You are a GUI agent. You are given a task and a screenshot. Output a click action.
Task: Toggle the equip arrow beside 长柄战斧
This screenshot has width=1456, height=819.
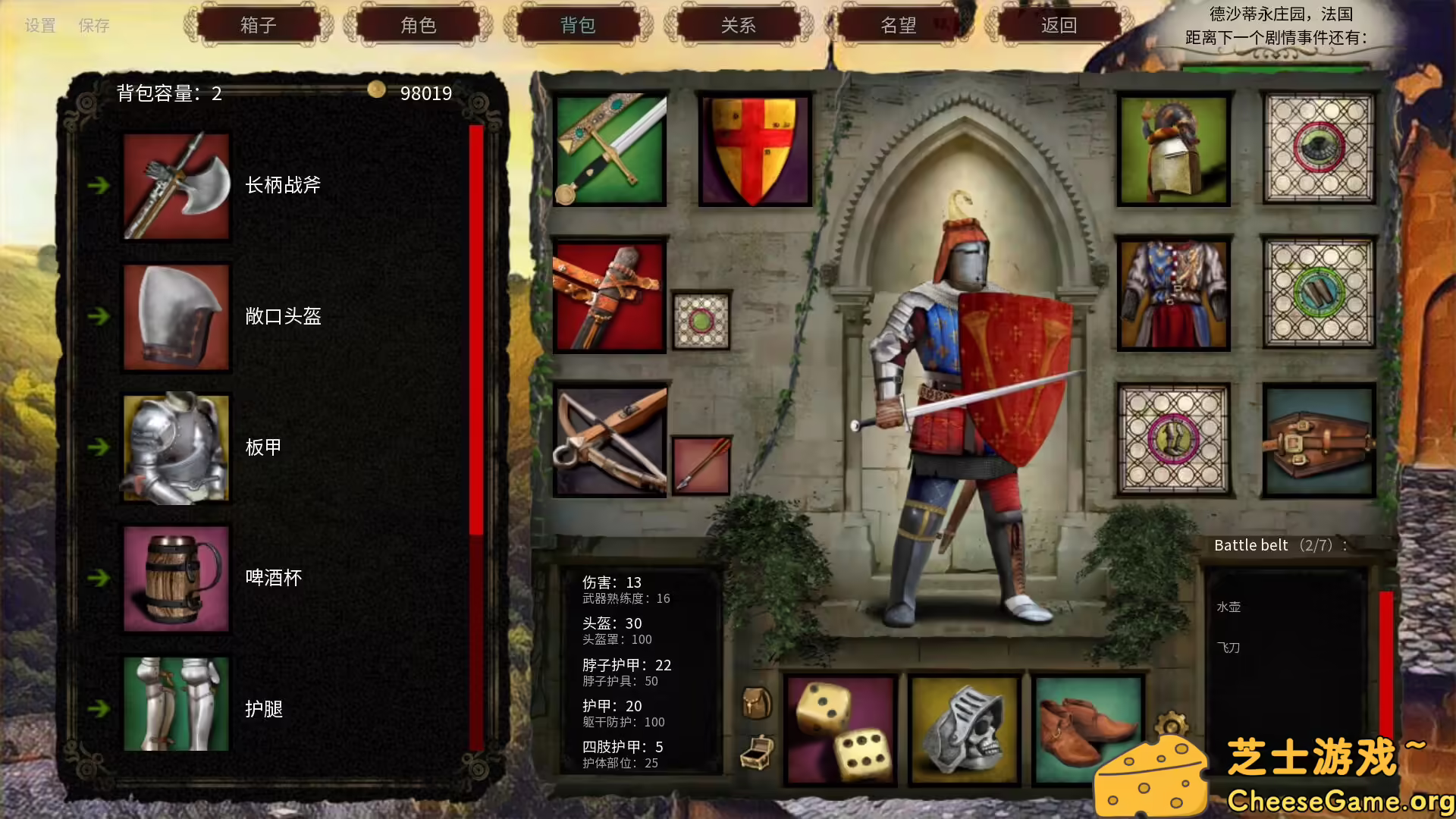(99, 184)
